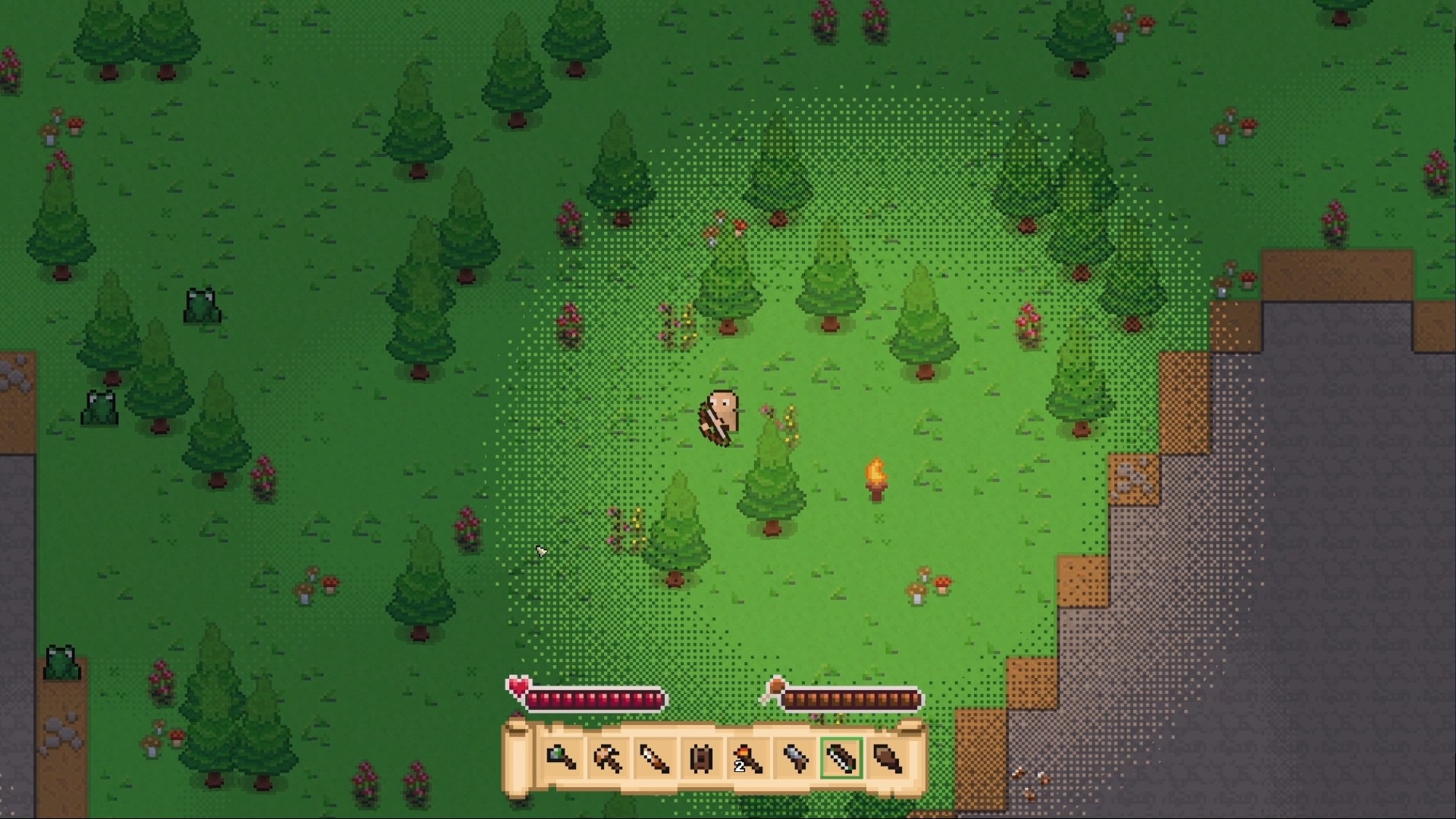Viewport: 1456px width, 819px height.
Task: Click the burning torch planted in the grass
Action: pyautogui.click(x=876, y=478)
